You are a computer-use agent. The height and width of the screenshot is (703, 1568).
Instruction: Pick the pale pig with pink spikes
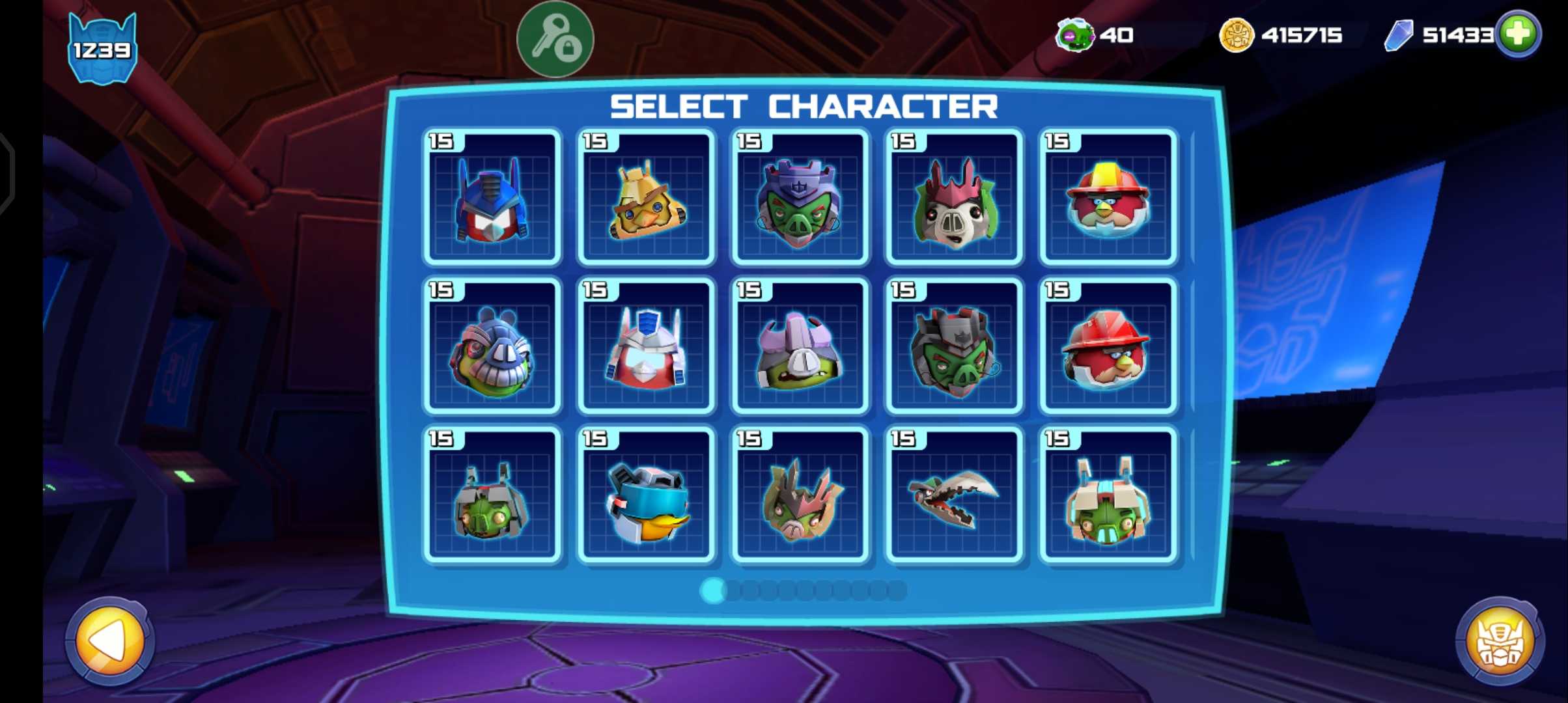(954, 198)
